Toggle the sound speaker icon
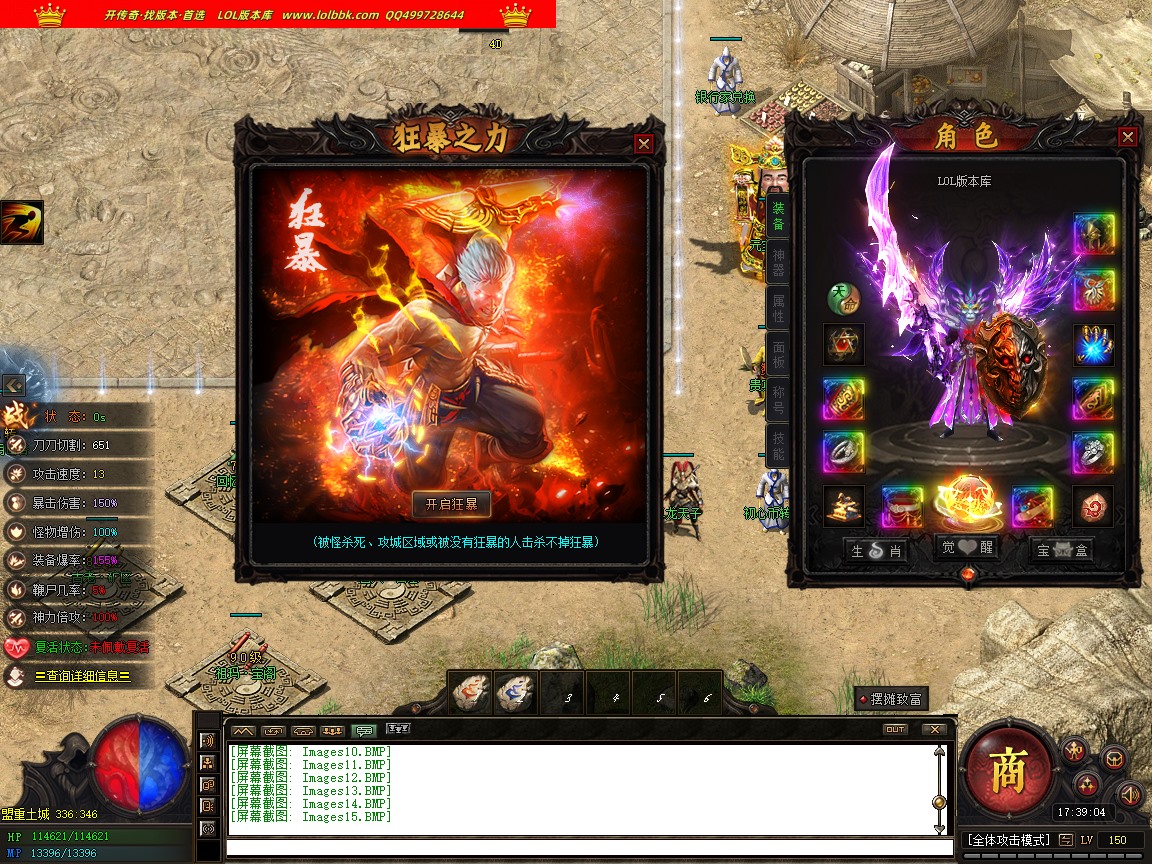Image resolution: width=1152 pixels, height=864 pixels. [1130, 795]
